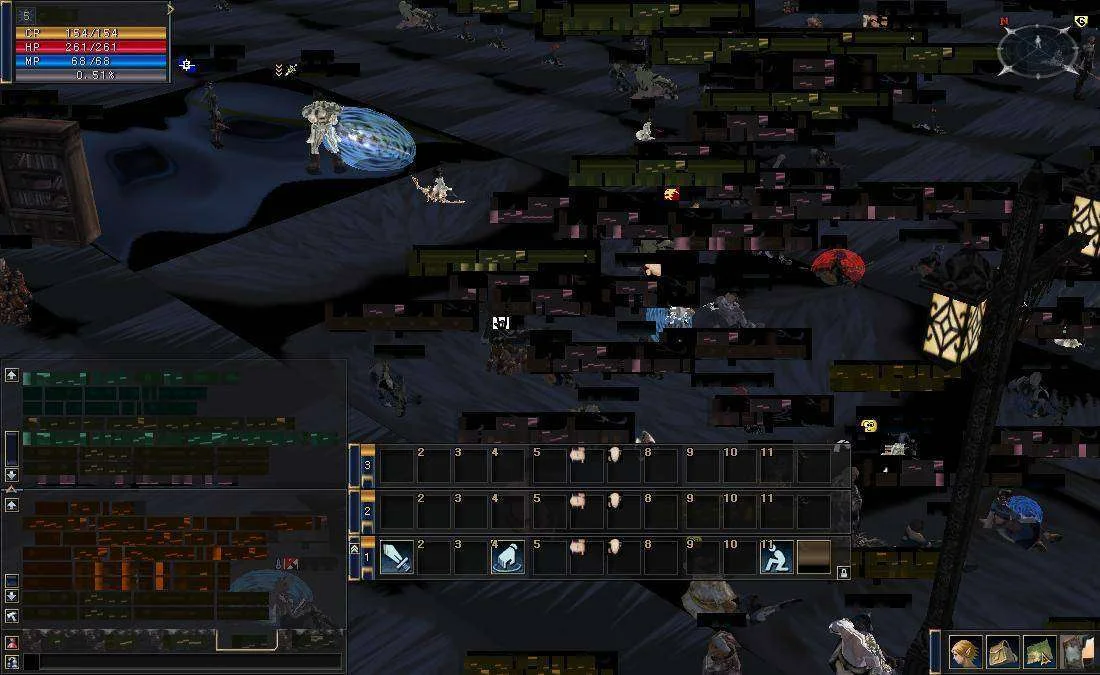Open the red chat options icon beside the chat tabs

click(11, 643)
